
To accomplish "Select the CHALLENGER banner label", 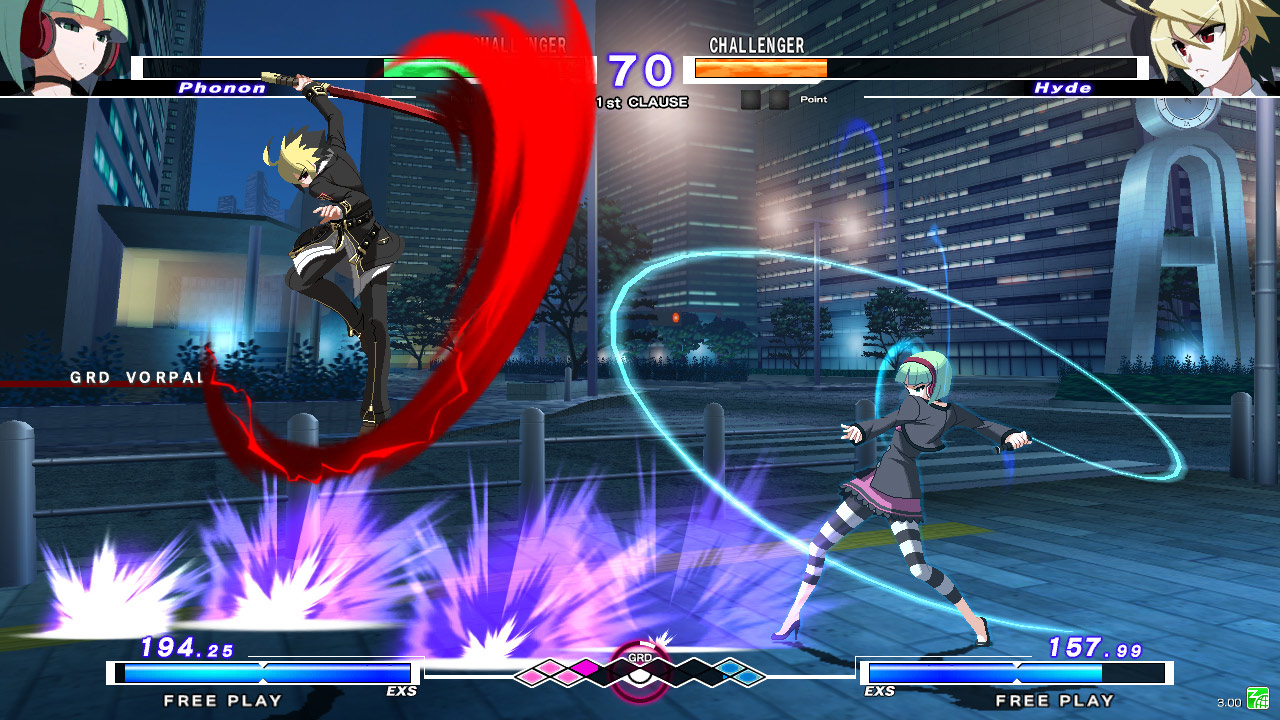I will (756, 45).
